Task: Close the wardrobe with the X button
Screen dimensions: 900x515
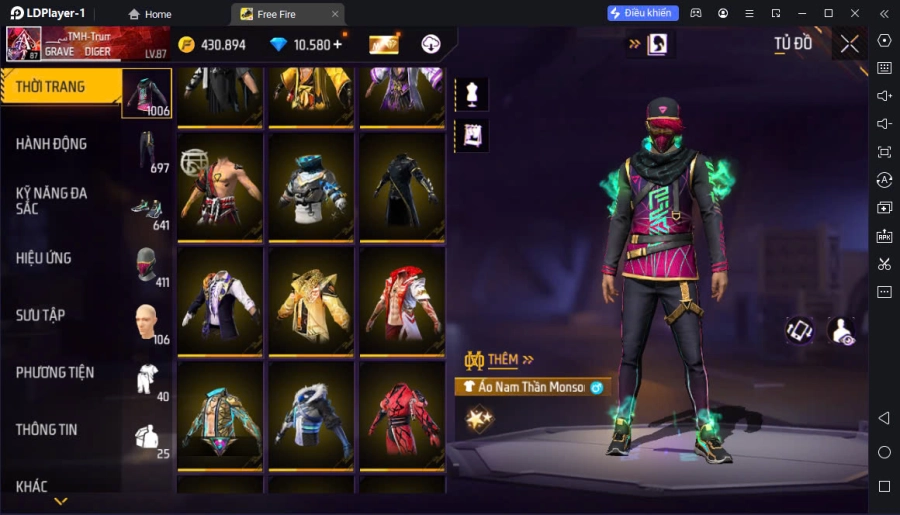Action: coord(849,44)
